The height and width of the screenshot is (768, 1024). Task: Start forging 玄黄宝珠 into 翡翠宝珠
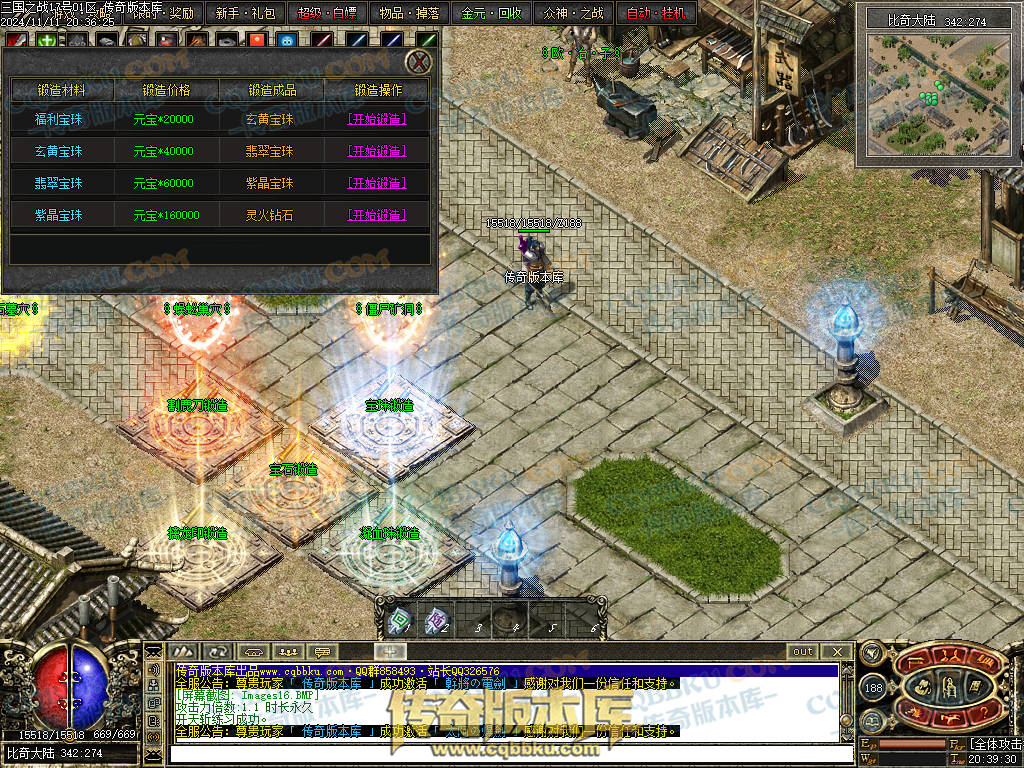(376, 151)
